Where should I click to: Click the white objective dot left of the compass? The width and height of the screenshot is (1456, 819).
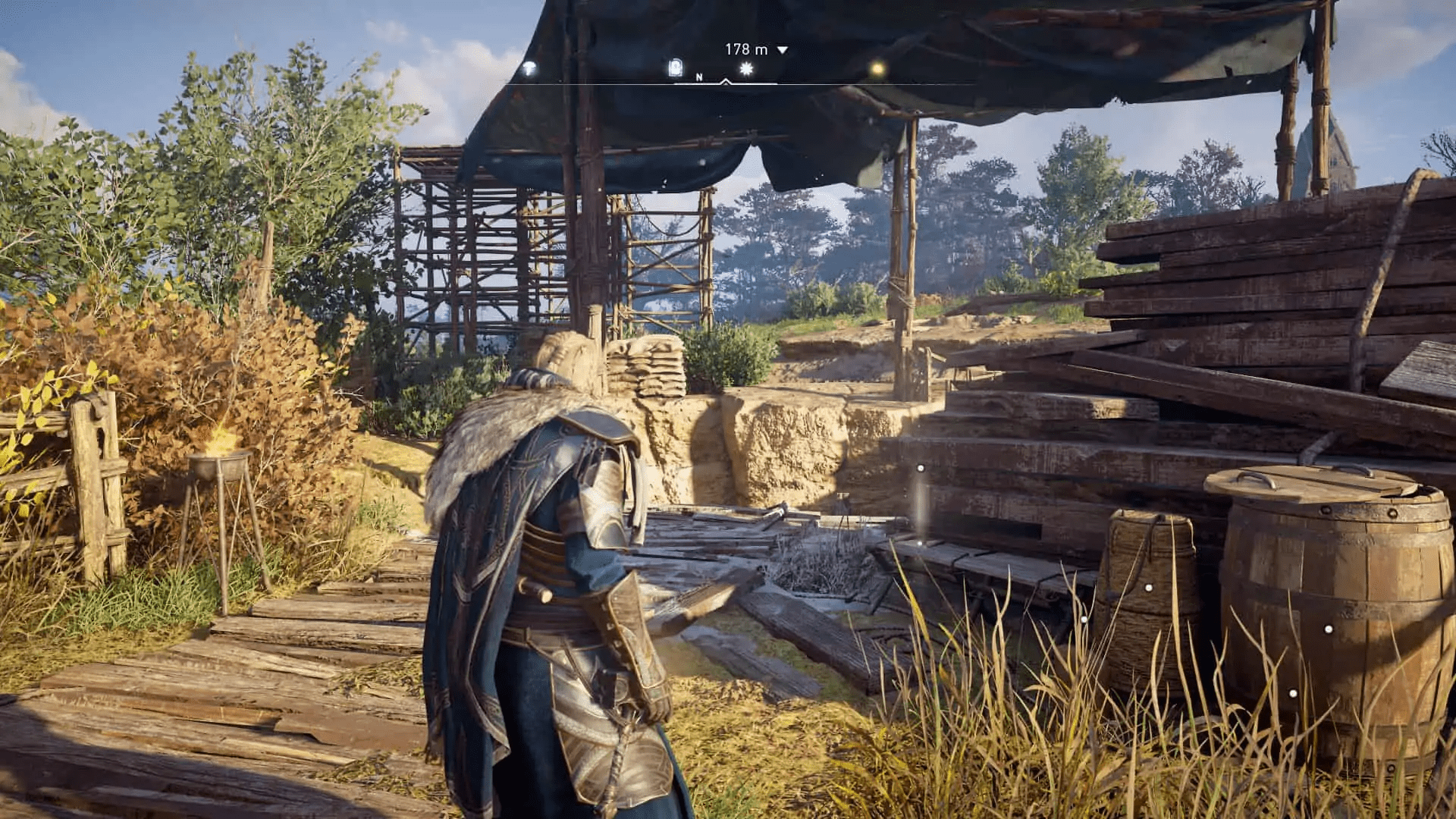click(529, 68)
